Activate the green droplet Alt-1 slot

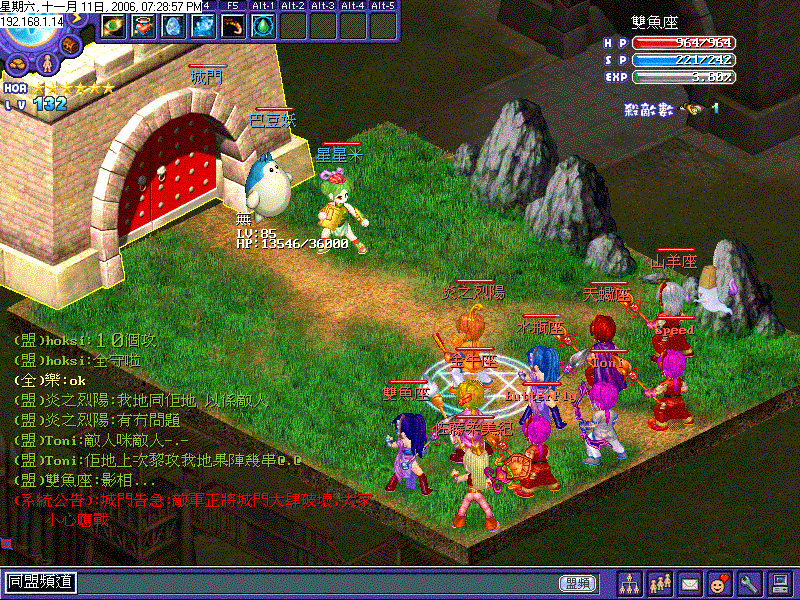264,26
